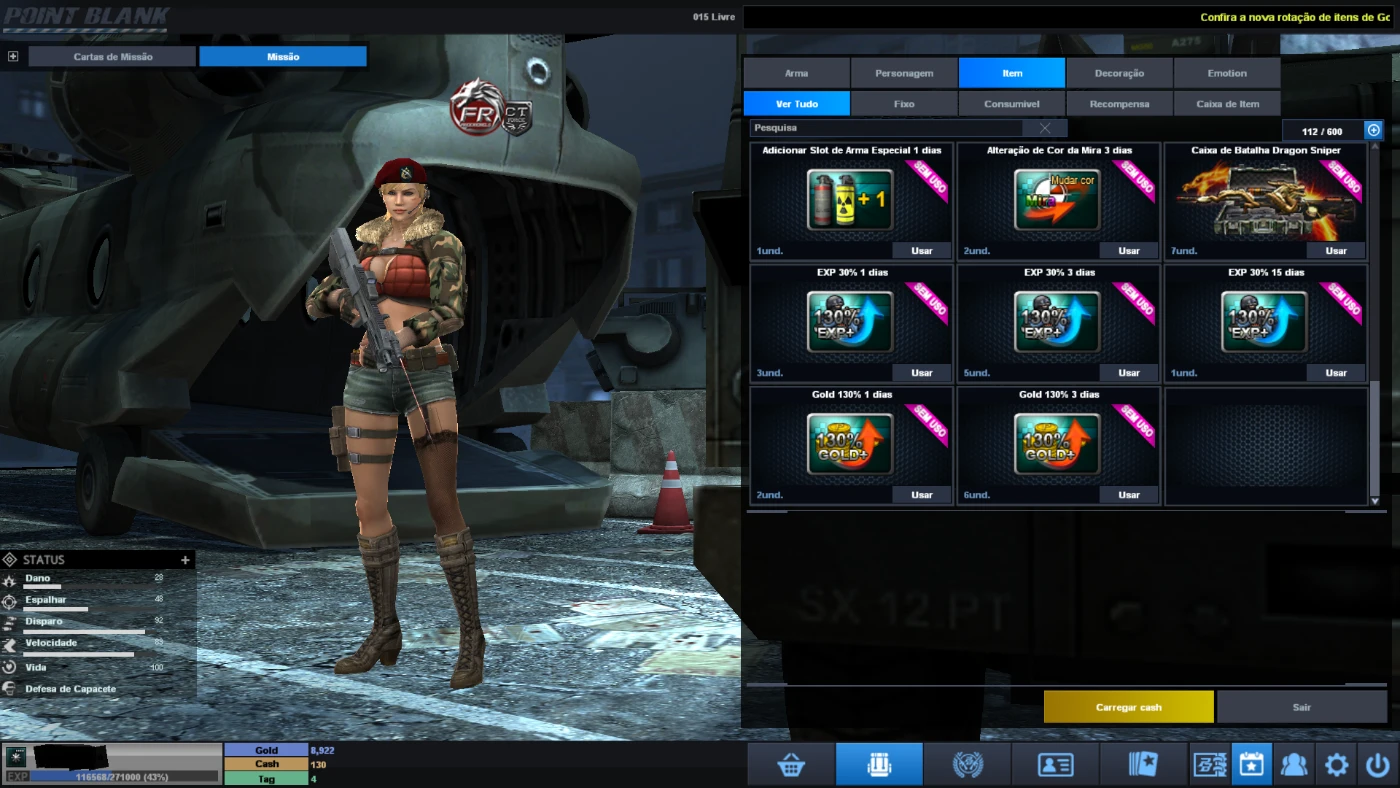Choose the Recompensa filter tab
The height and width of the screenshot is (788, 1400).
pos(1119,104)
